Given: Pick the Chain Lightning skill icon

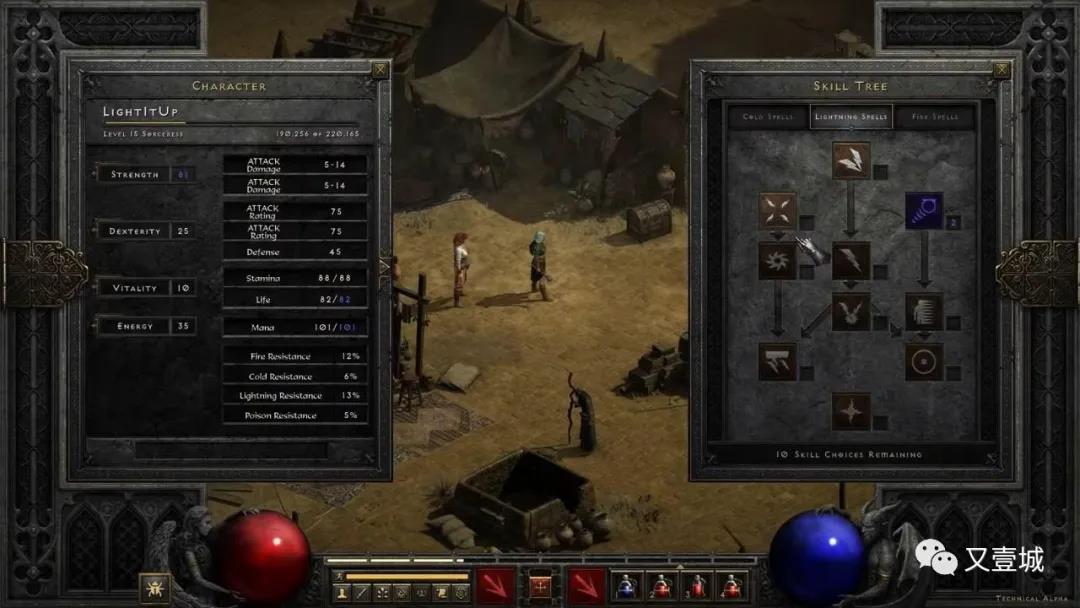Looking at the screenshot, I should click(x=851, y=311).
